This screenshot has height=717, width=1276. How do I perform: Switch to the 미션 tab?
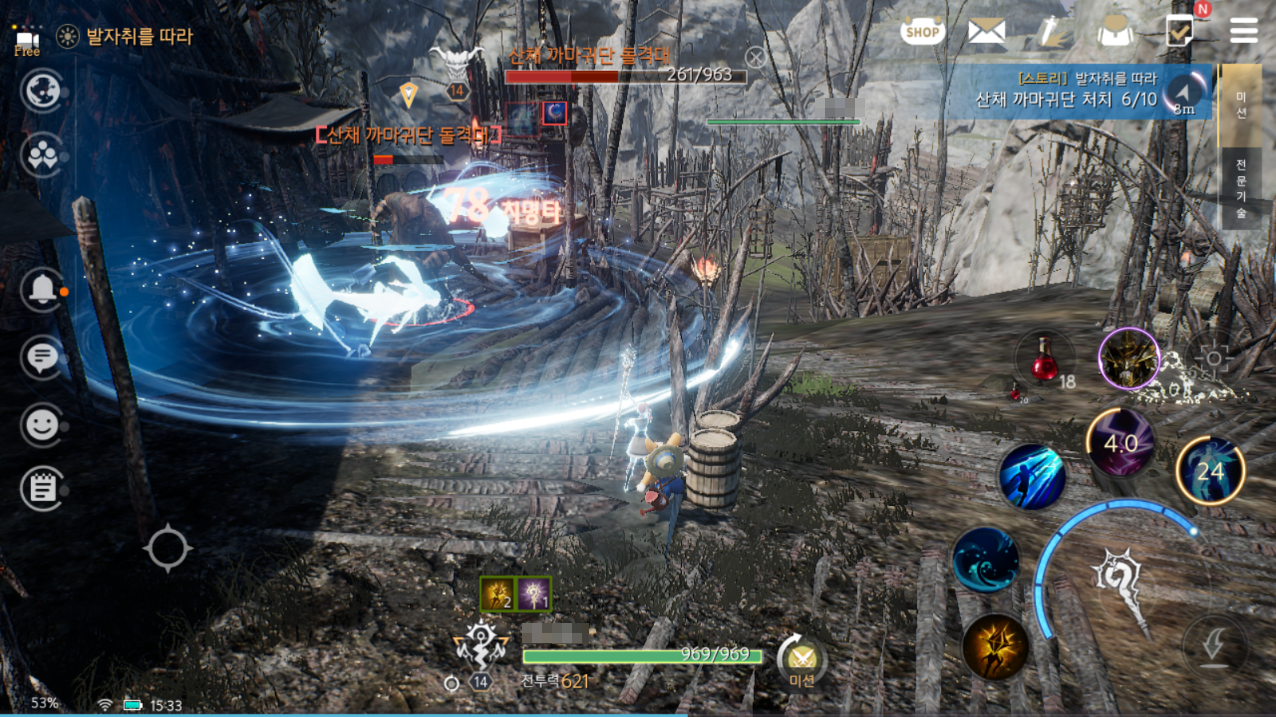[x=1241, y=104]
